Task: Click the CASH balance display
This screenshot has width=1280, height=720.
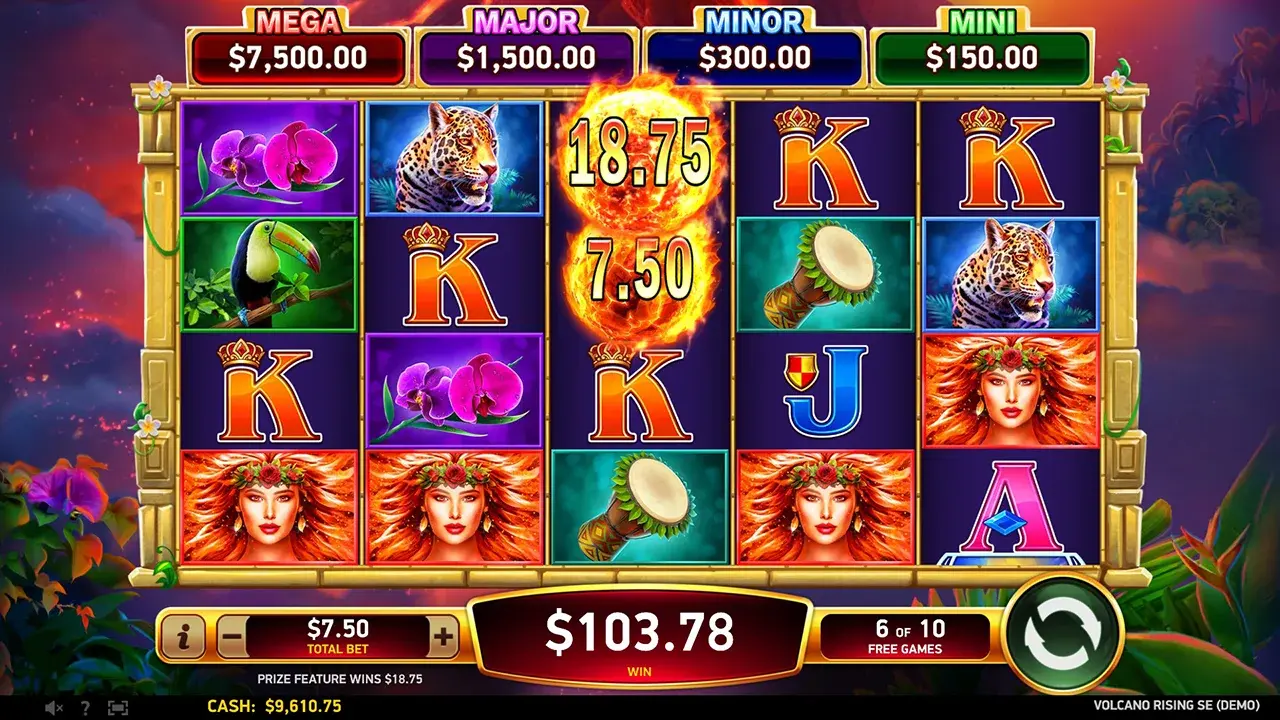Action: coord(275,707)
